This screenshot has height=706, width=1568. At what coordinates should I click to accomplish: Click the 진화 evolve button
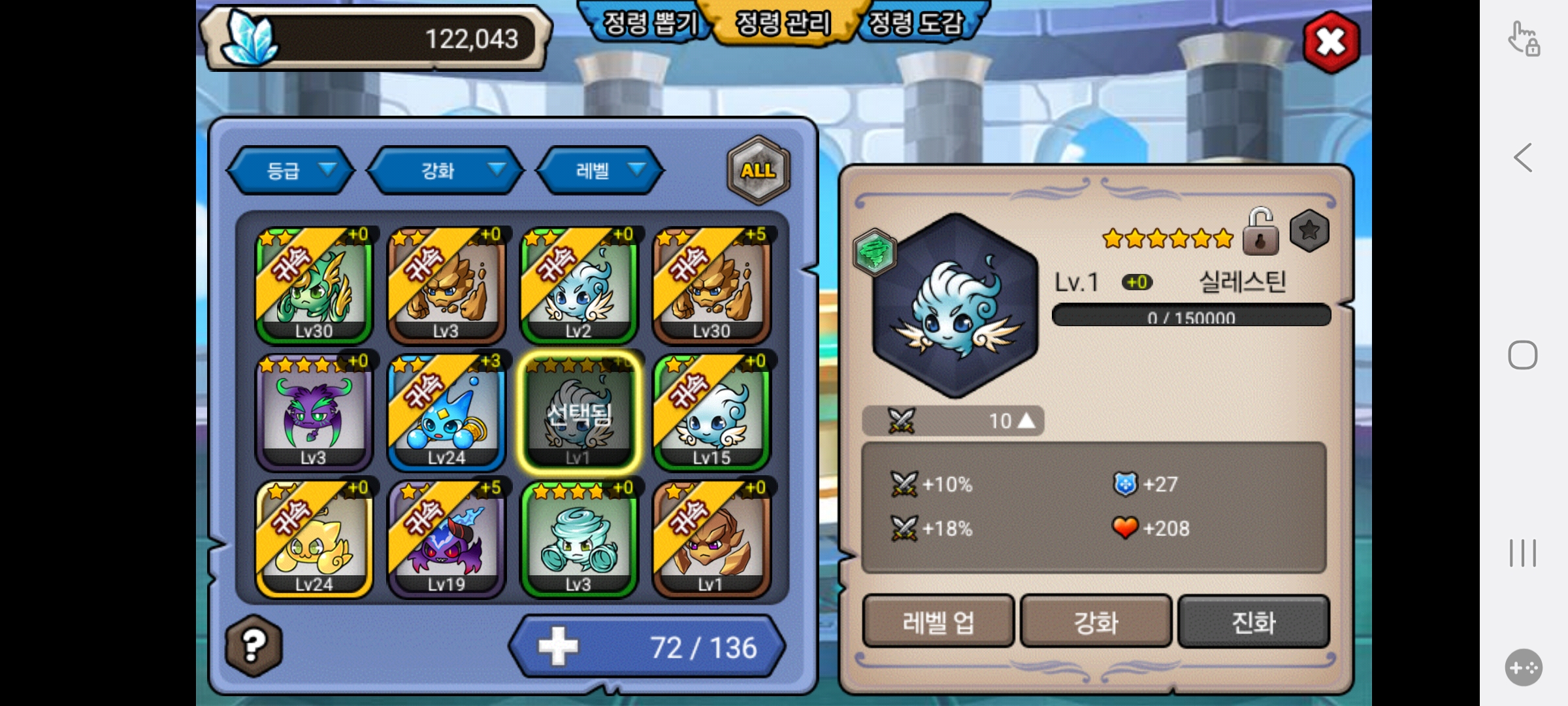1253,622
